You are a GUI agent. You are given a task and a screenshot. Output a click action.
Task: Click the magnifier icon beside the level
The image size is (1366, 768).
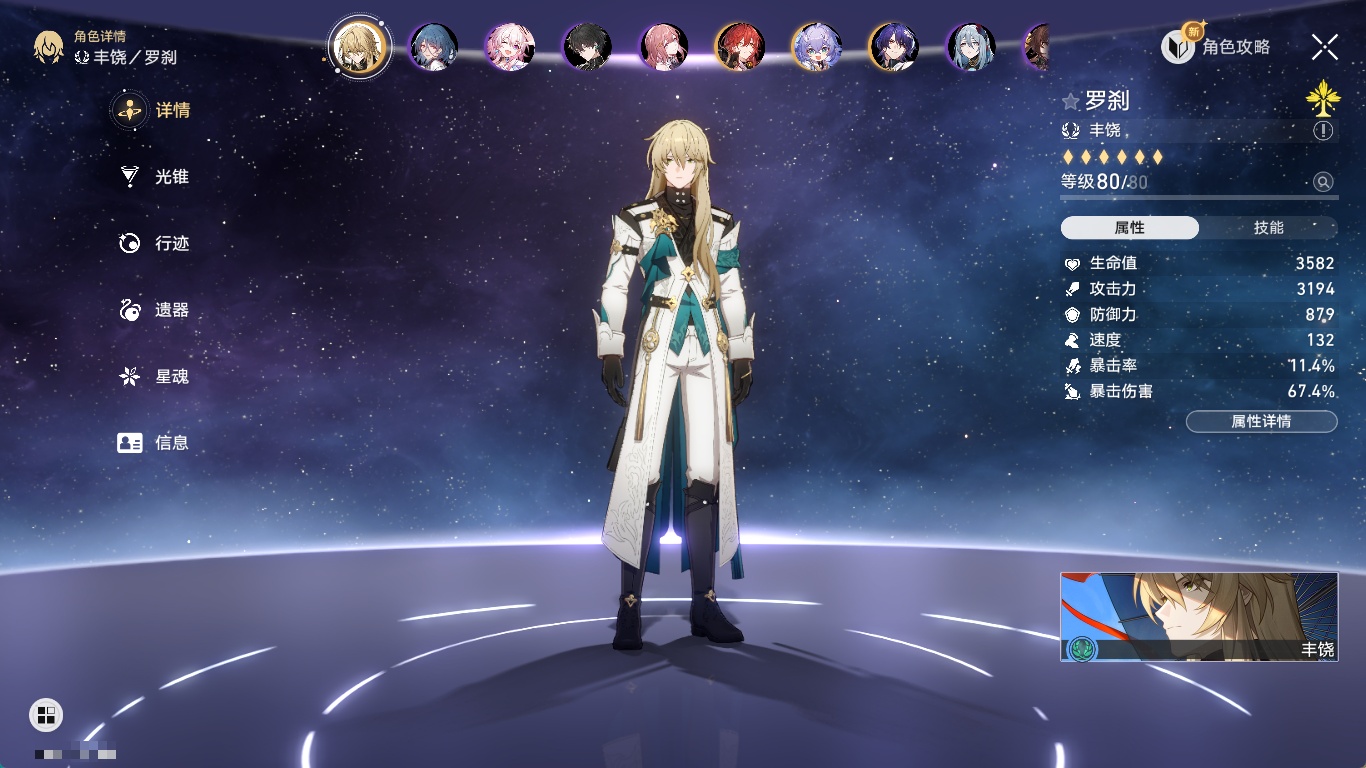coord(1323,182)
